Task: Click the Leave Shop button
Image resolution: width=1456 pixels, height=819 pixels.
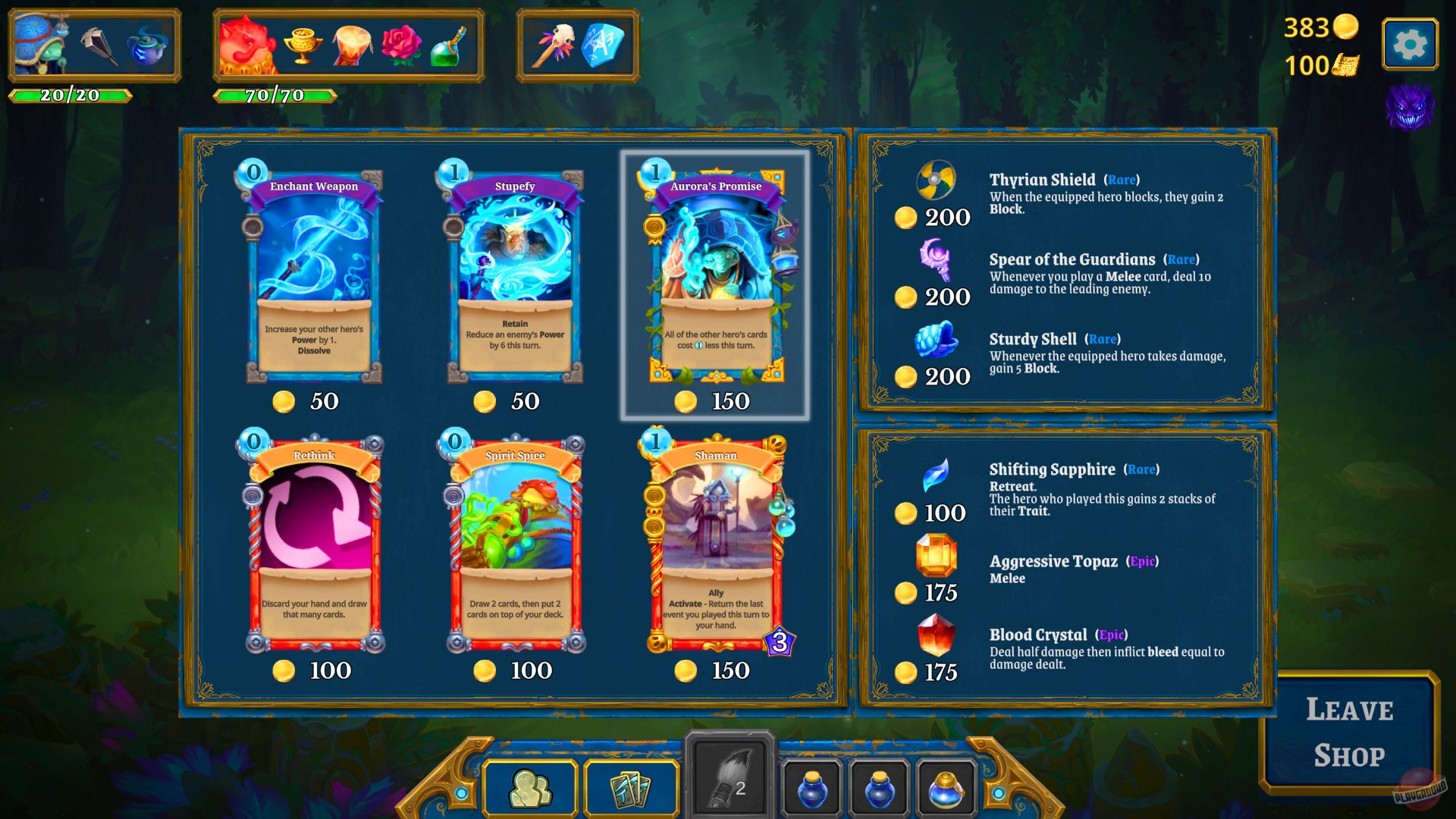Action: [1349, 732]
